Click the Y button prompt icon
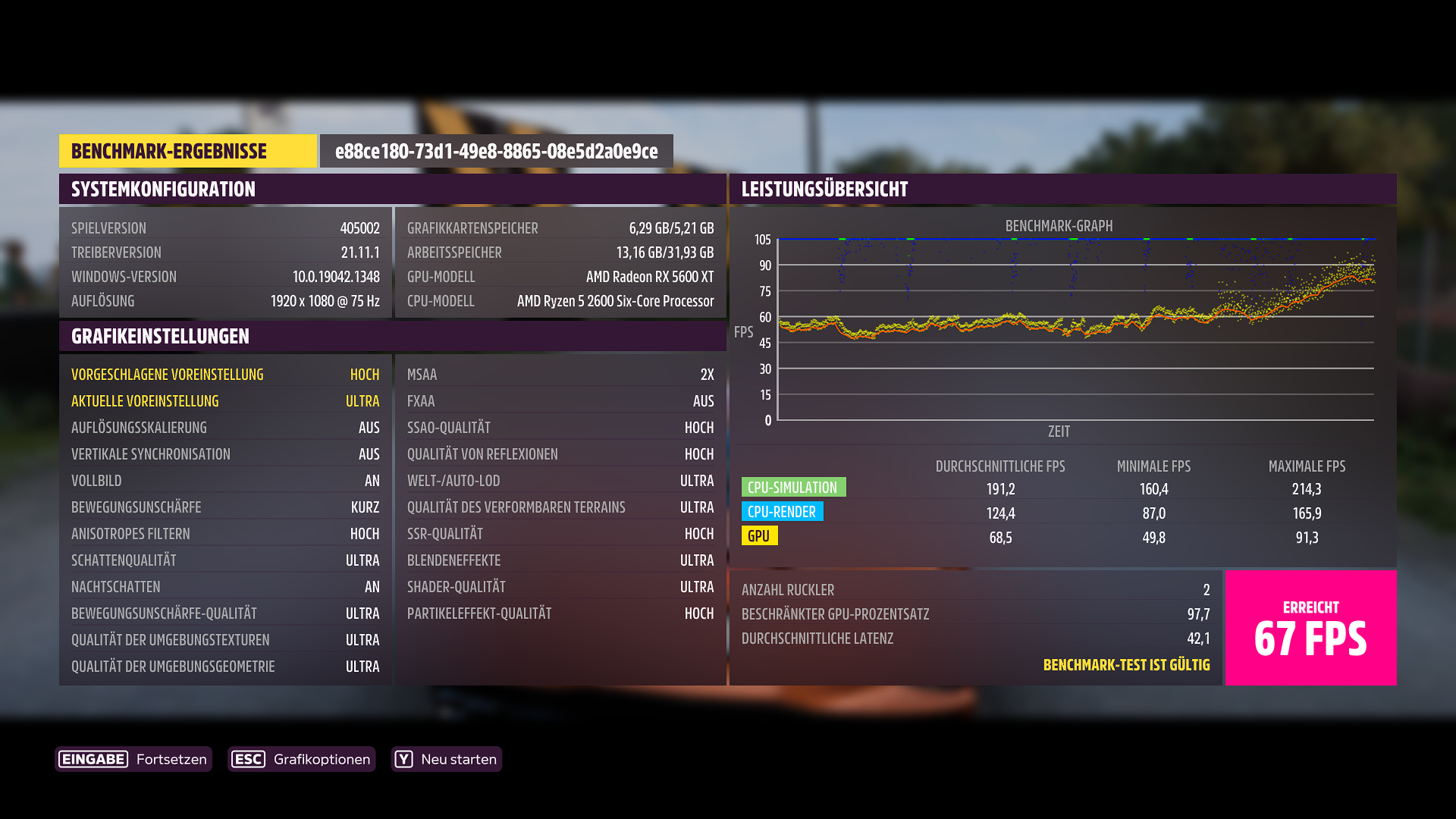1456x819 pixels. pos(405,759)
